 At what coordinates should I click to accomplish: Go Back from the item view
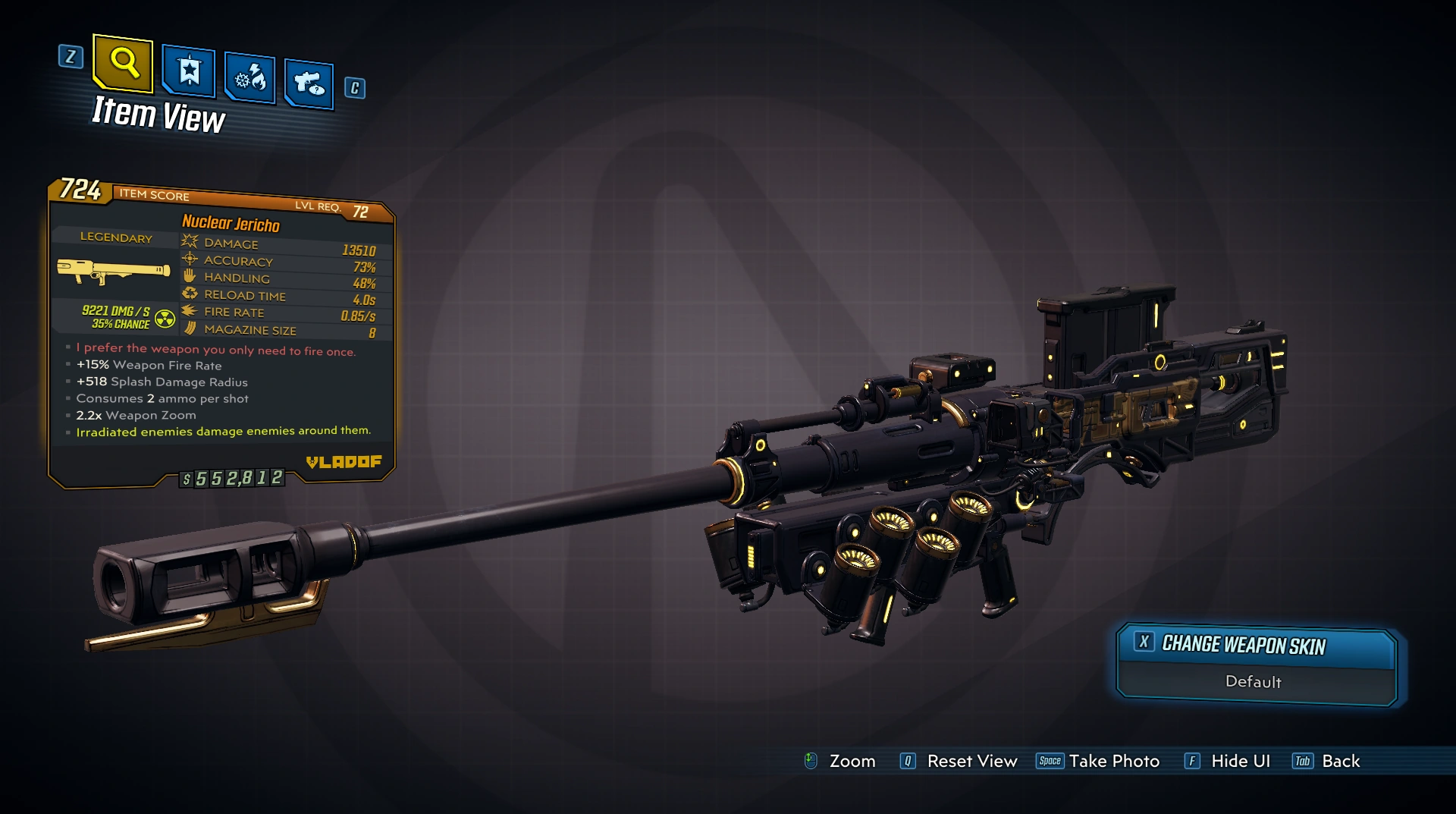pos(1326,761)
